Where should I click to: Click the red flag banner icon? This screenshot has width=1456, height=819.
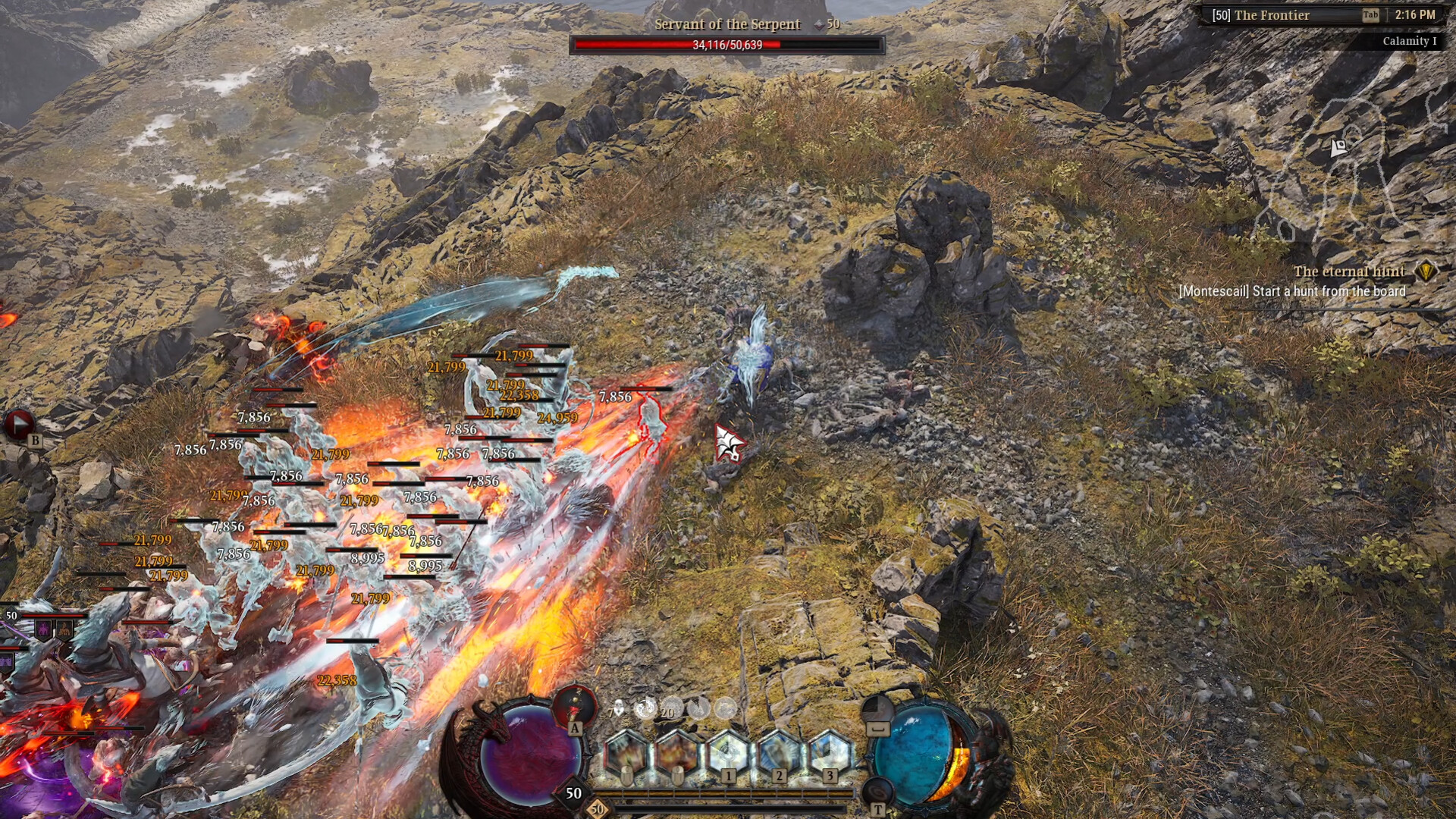19,423
